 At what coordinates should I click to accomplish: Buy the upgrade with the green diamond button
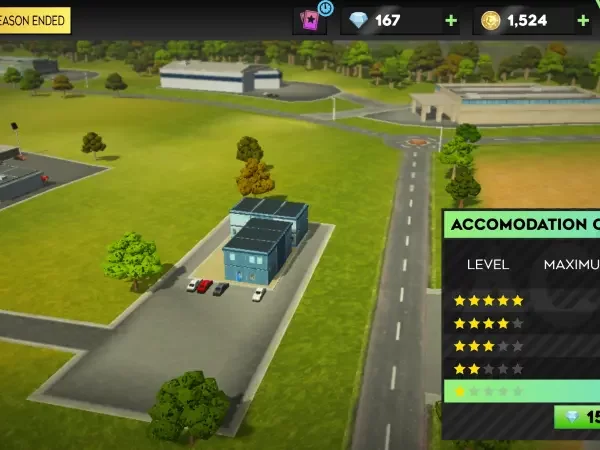tap(578, 417)
